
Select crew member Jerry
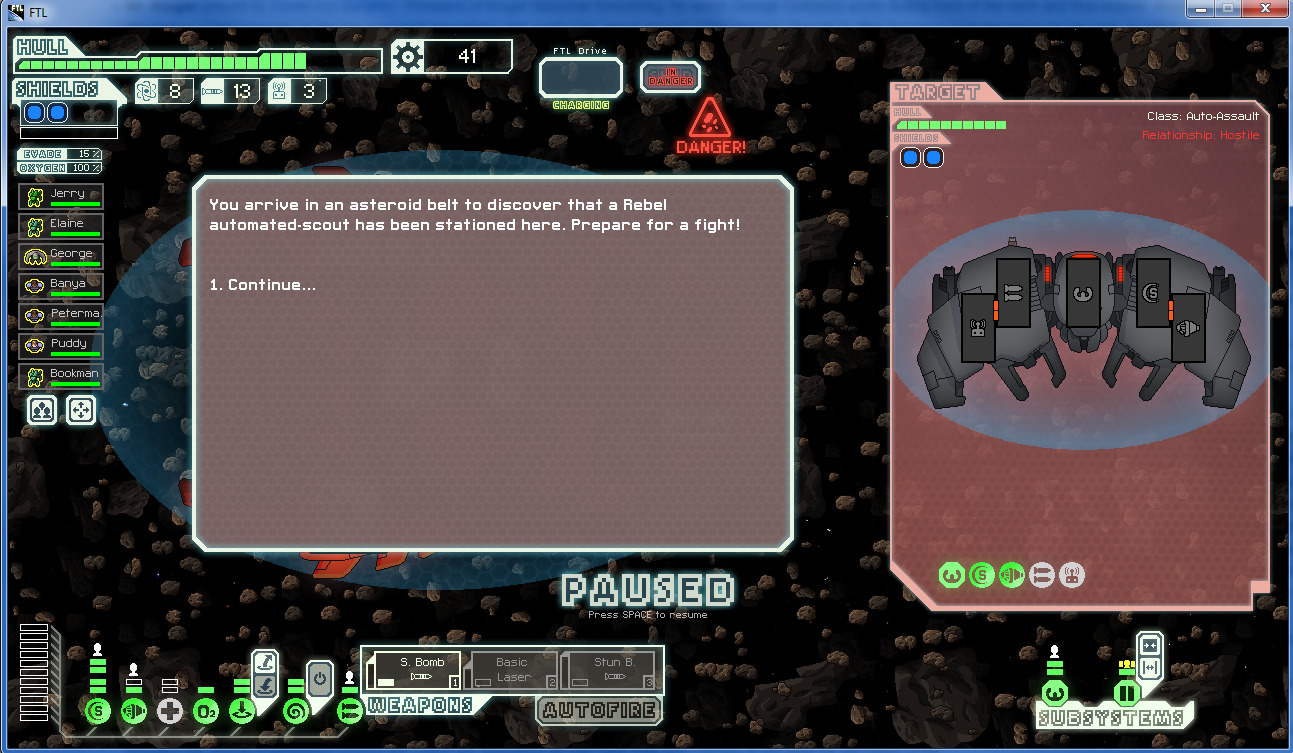(61, 197)
